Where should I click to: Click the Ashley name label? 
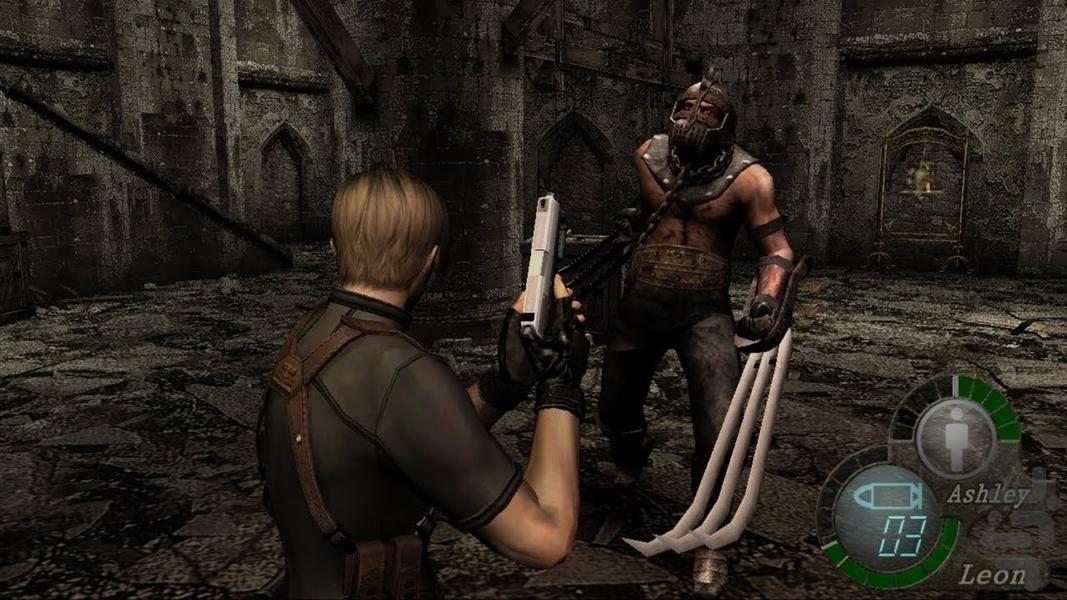987,494
